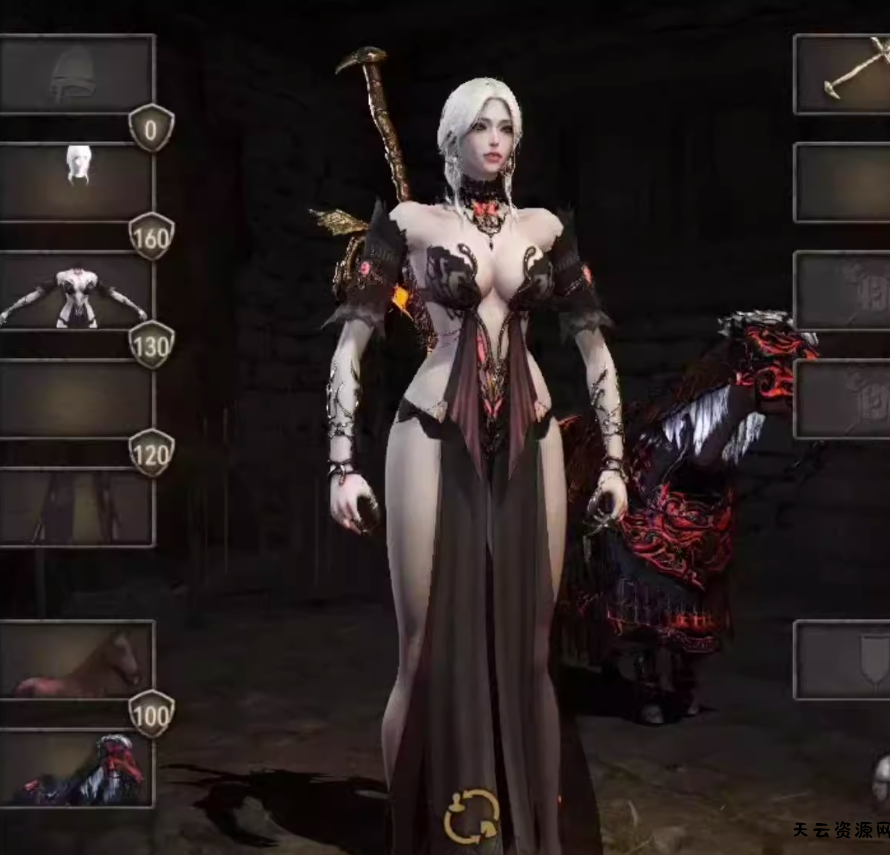Choose the leg armor silhouette slot
The width and height of the screenshot is (890, 855).
(x=76, y=507)
